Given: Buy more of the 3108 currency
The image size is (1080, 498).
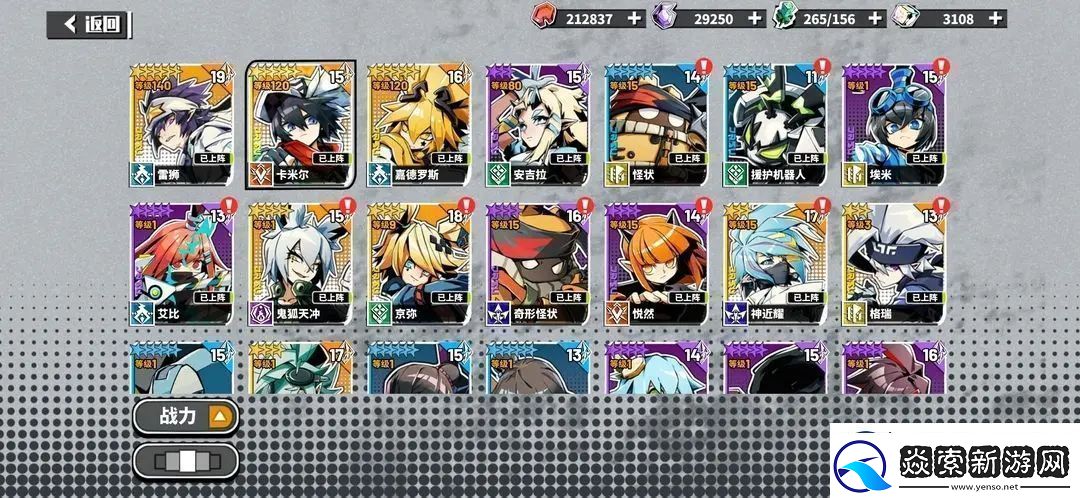Looking at the screenshot, I should tap(995, 18).
